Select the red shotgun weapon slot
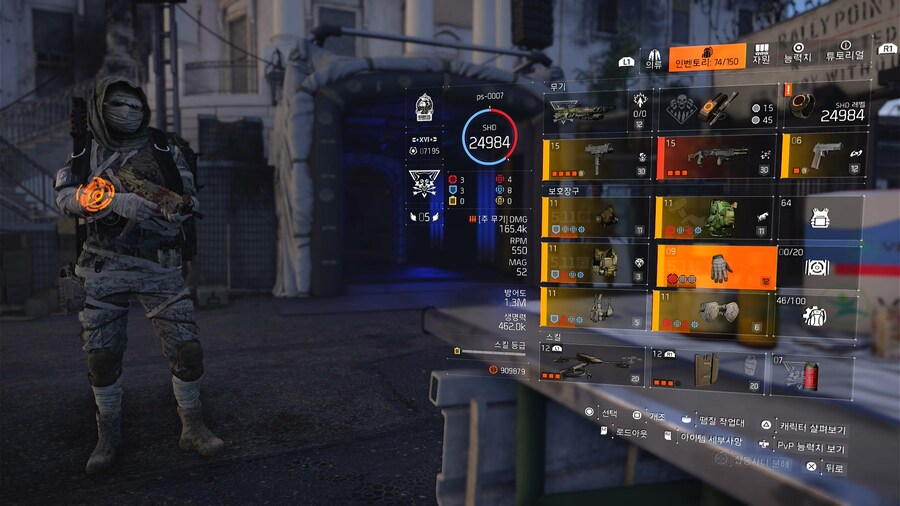 [x=715, y=156]
